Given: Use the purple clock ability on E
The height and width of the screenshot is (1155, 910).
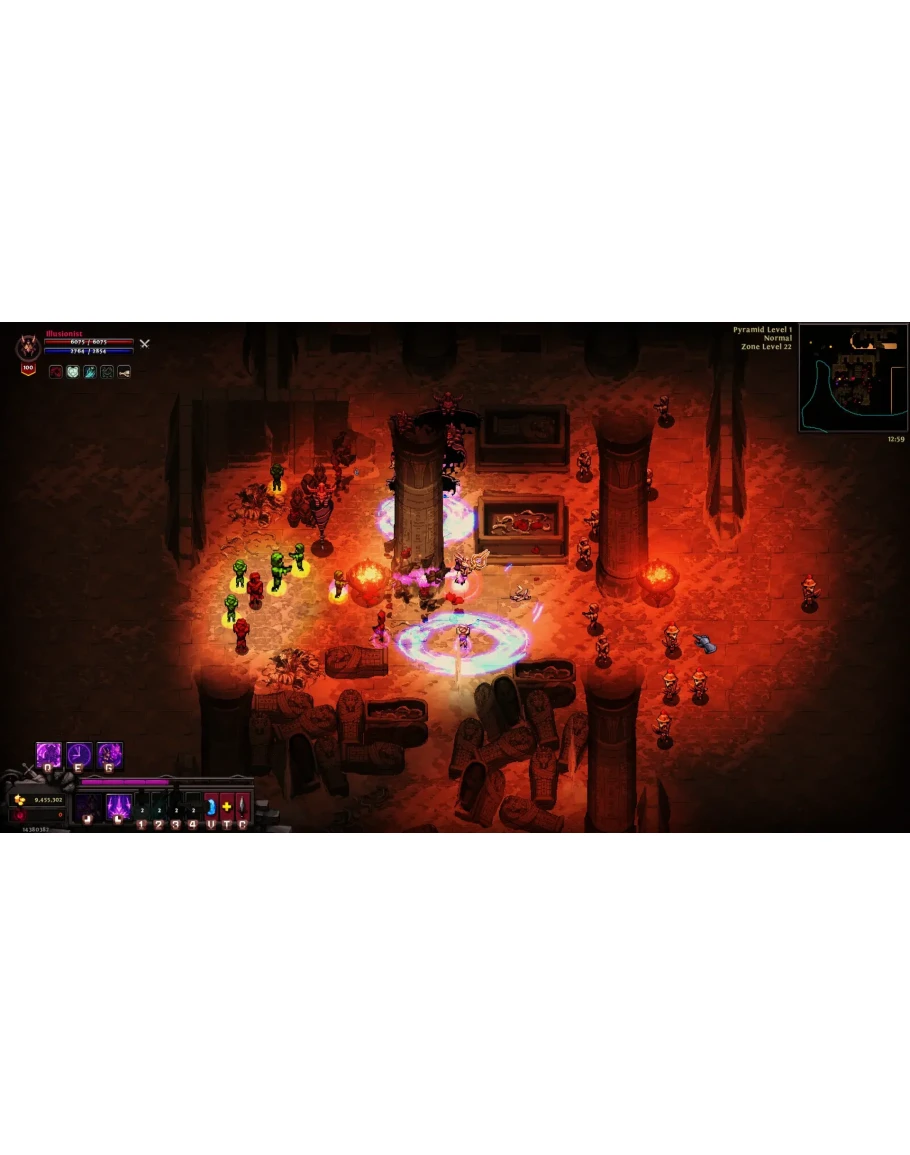Looking at the screenshot, I should pos(79,755).
